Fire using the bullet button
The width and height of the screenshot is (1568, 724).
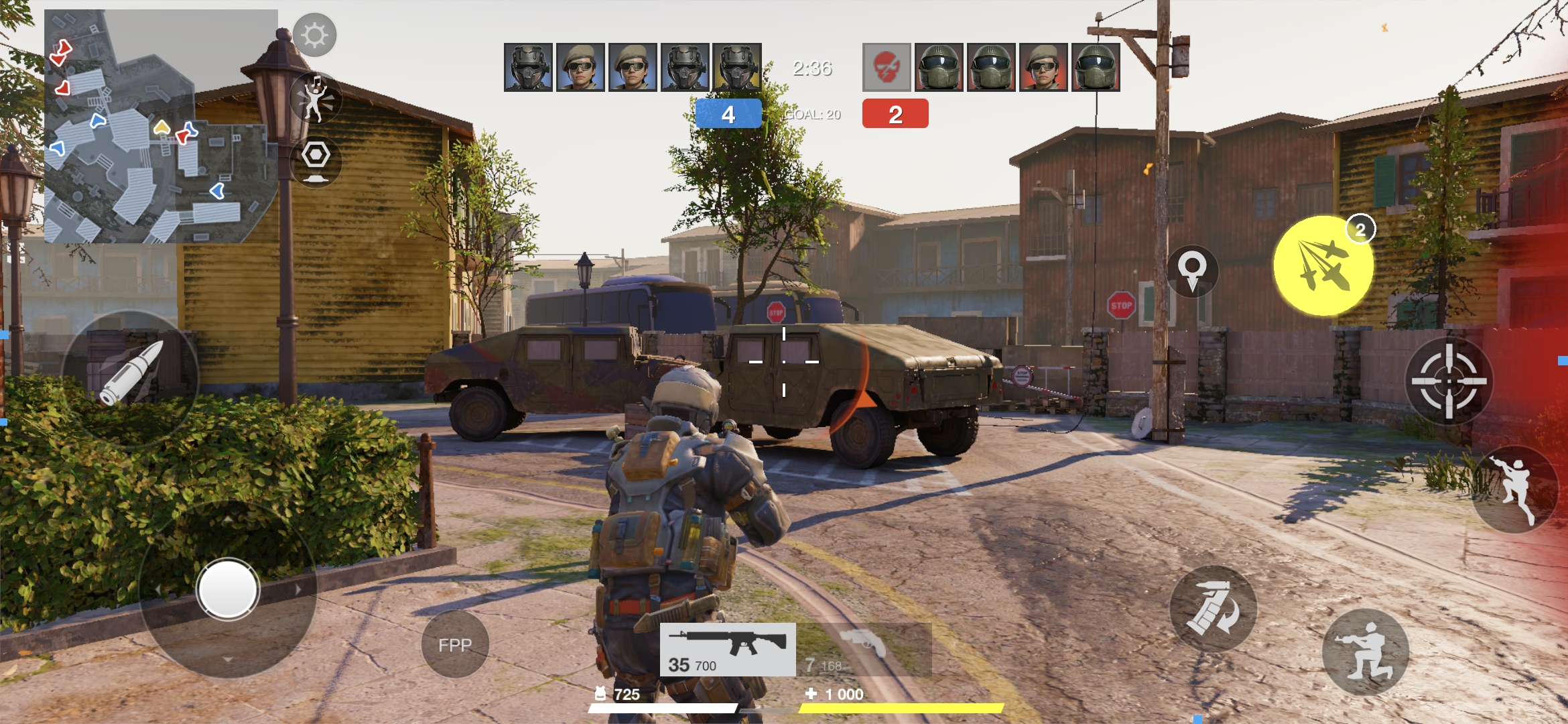131,374
